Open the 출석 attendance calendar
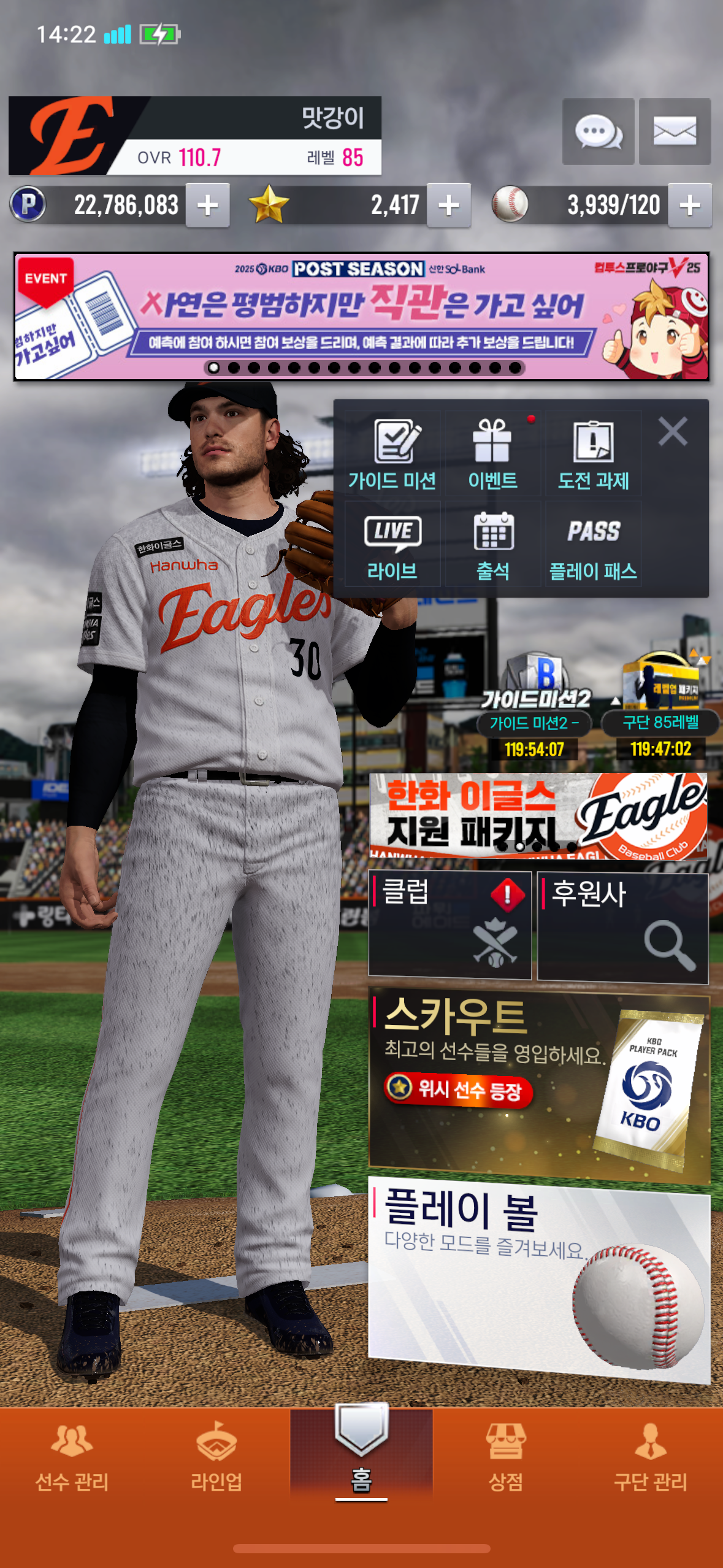This screenshot has width=723, height=1568. pos(492,545)
